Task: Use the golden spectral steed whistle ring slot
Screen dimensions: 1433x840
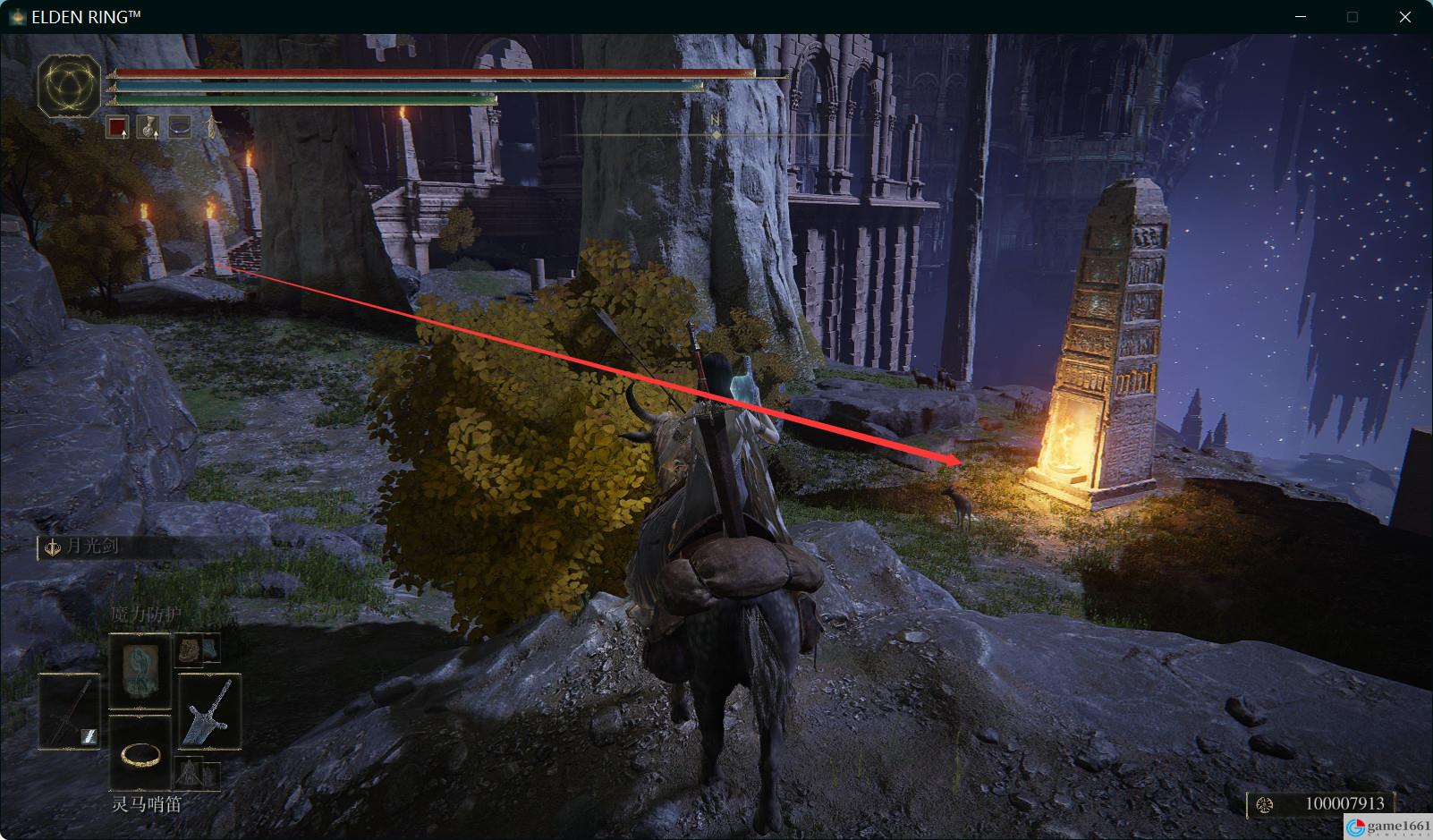Action: (140, 752)
